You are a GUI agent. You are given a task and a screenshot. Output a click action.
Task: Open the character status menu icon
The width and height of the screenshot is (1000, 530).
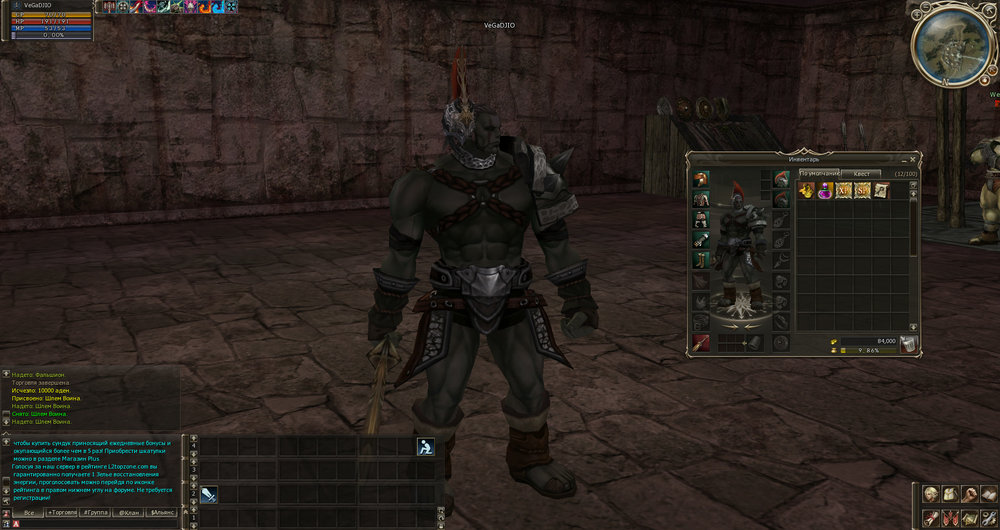[x=931, y=494]
